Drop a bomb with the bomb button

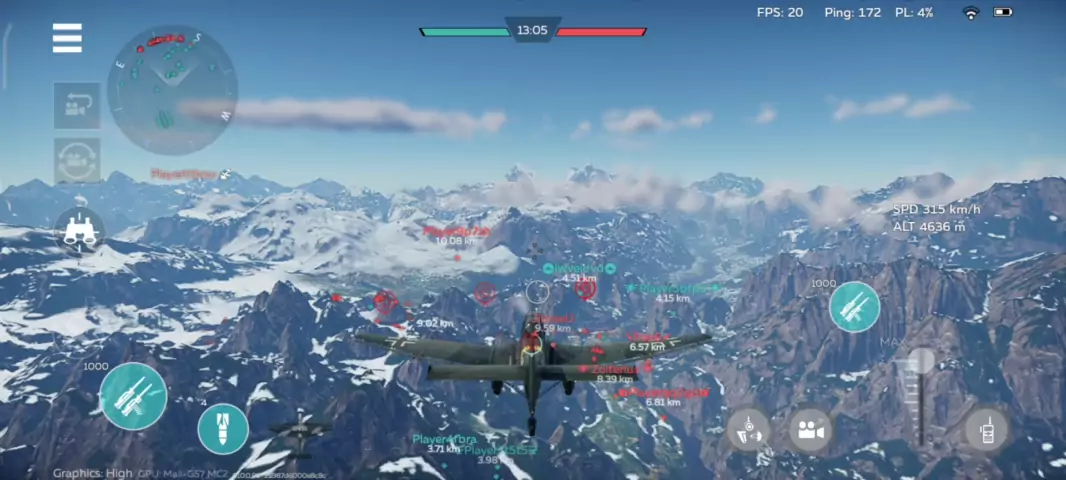(x=223, y=429)
